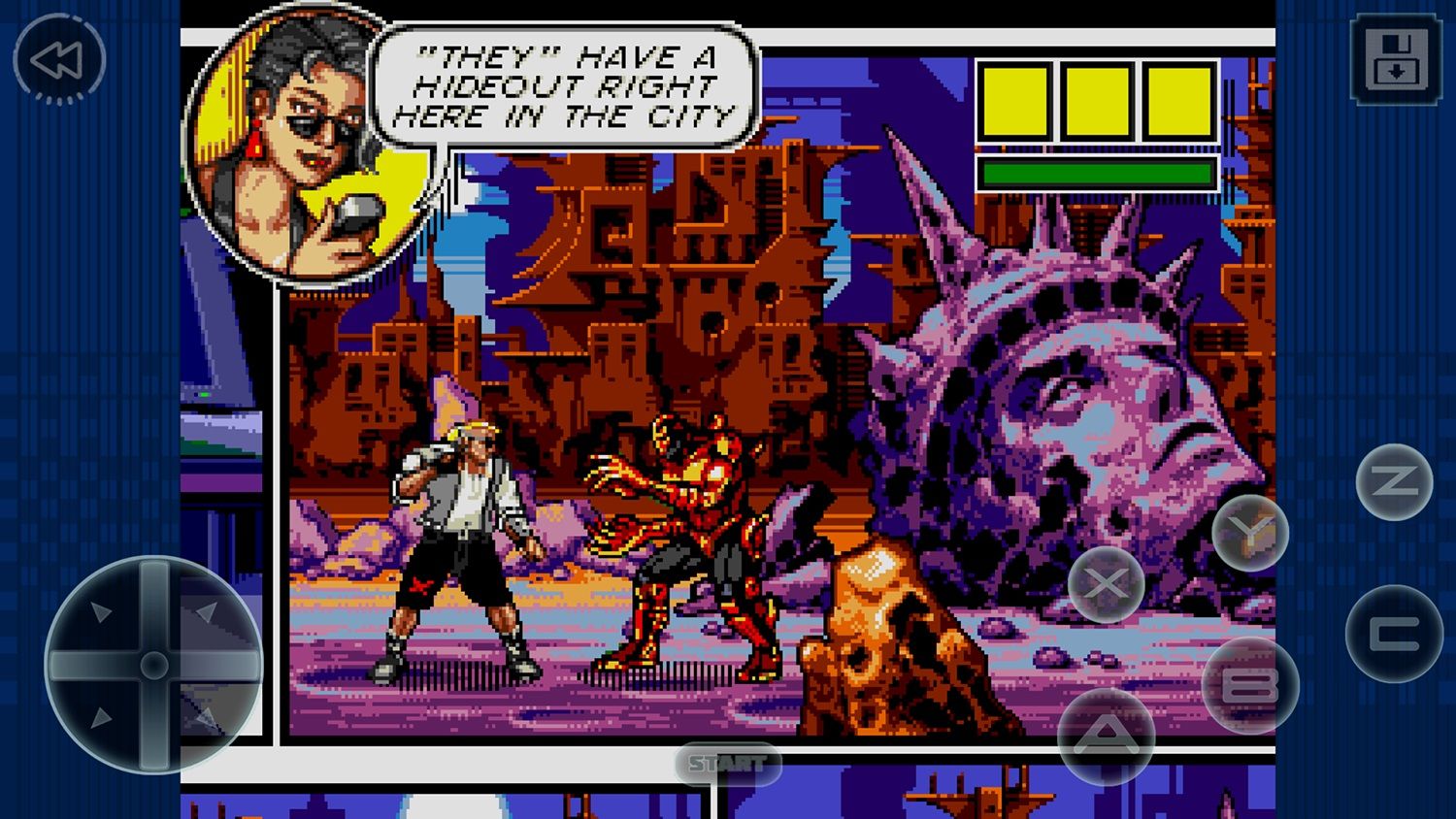Tap the virtual Y button
The height and width of the screenshot is (819, 1456).
coord(1249,532)
